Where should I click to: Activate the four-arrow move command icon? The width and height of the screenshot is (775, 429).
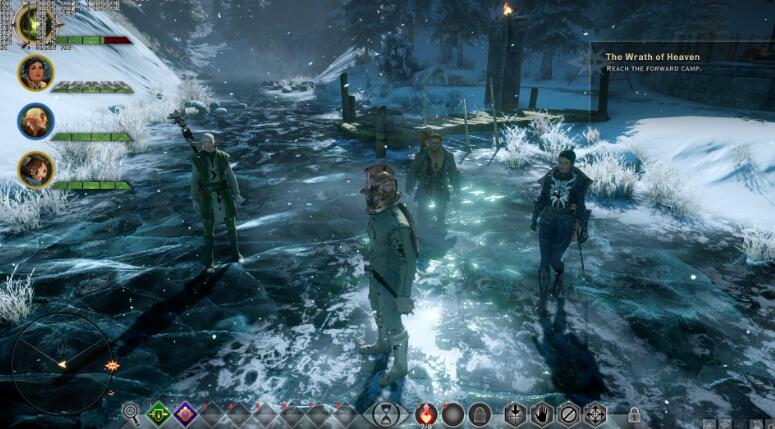[595, 412]
